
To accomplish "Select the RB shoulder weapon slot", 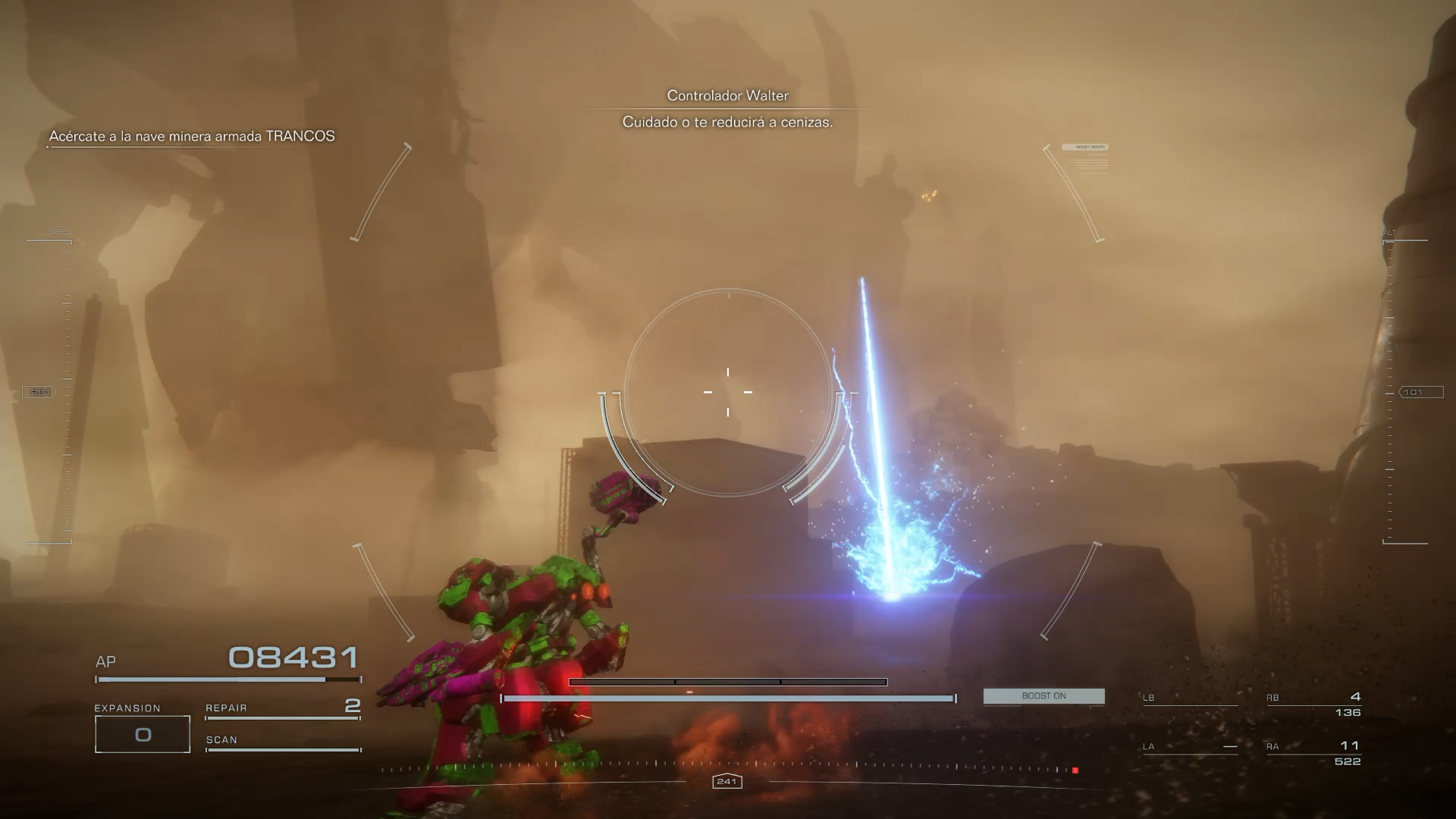I will 1313,704.
